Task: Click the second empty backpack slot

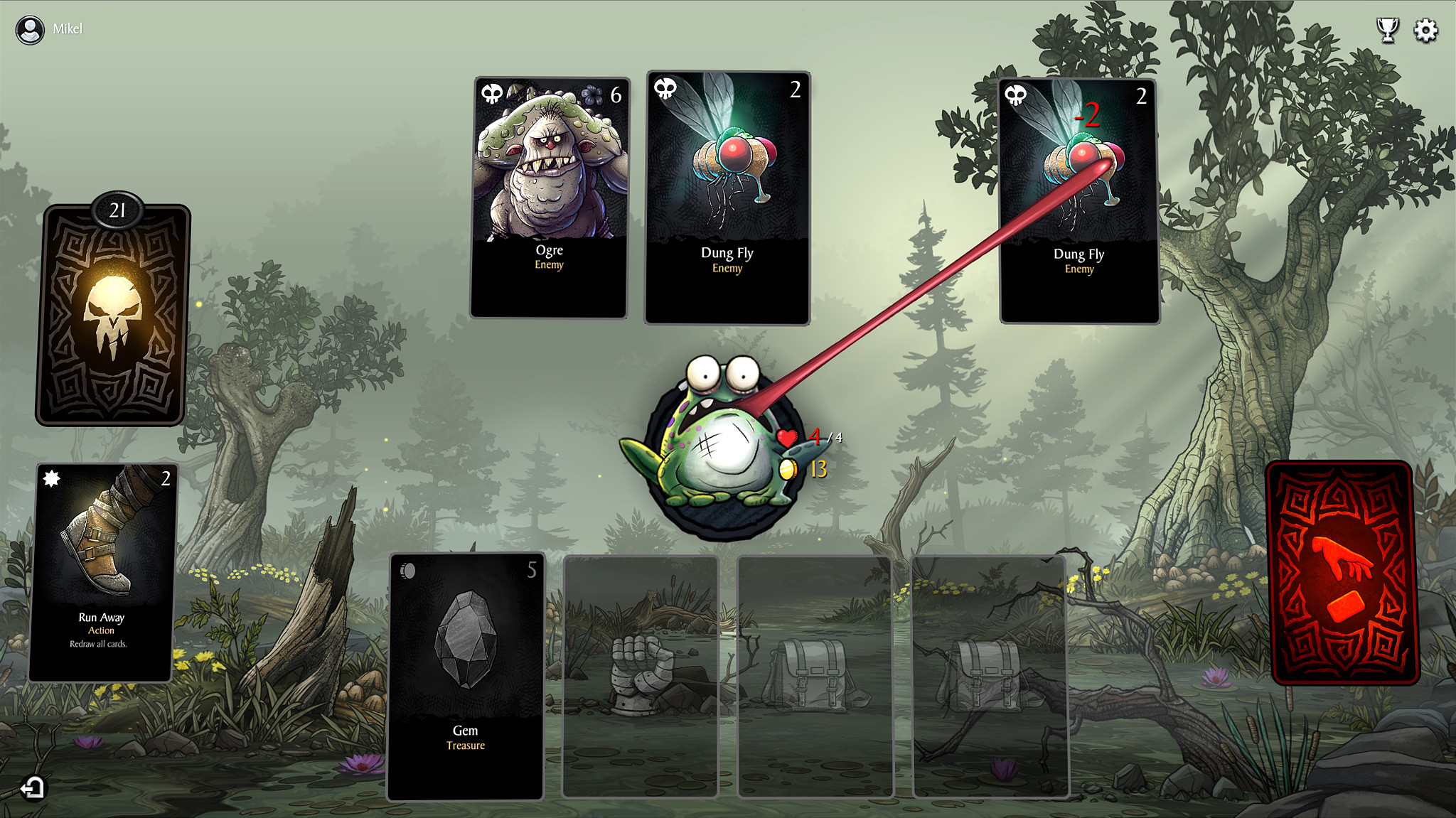Action: (x=990, y=675)
